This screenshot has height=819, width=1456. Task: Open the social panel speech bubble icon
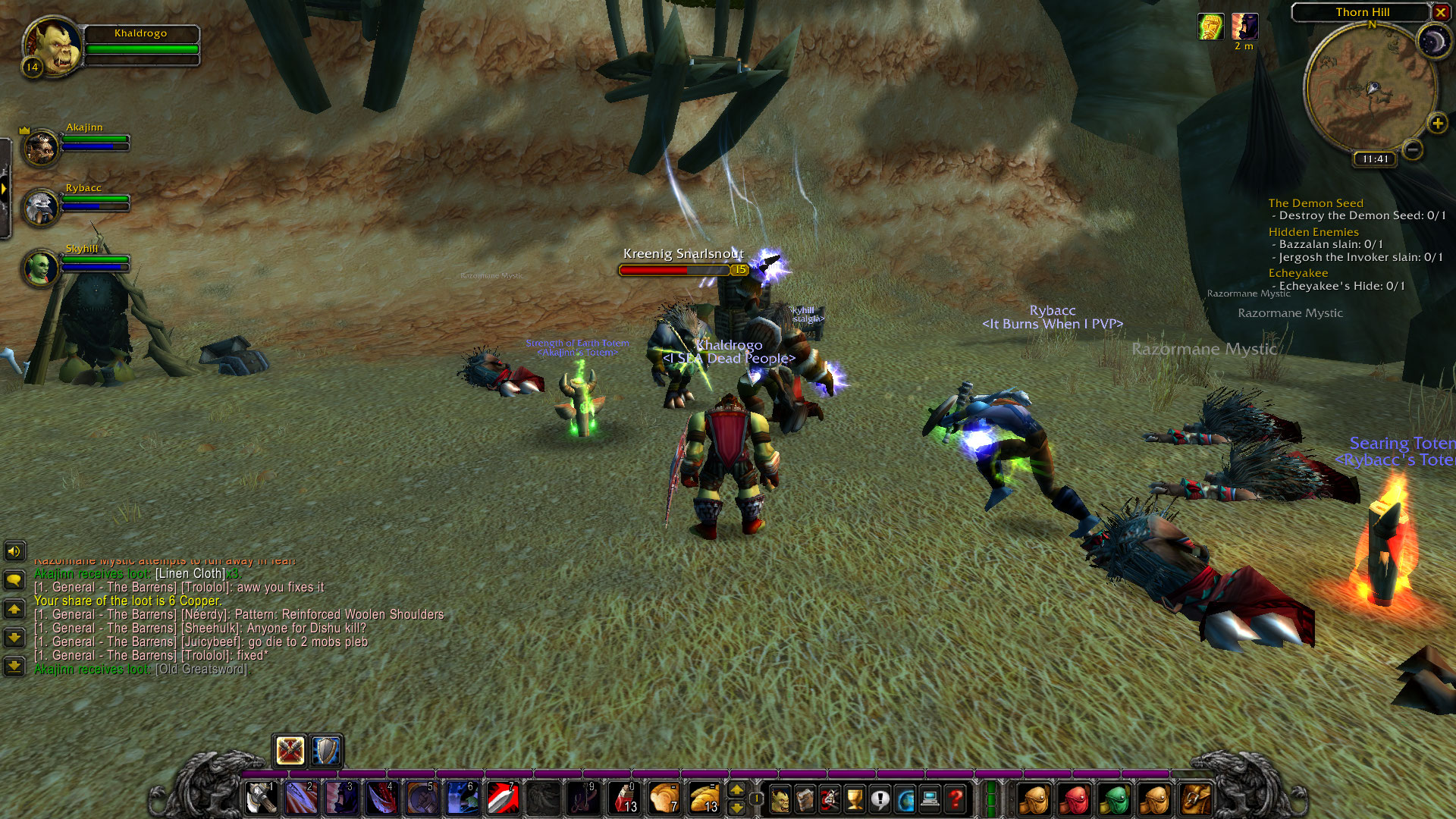coord(879,799)
